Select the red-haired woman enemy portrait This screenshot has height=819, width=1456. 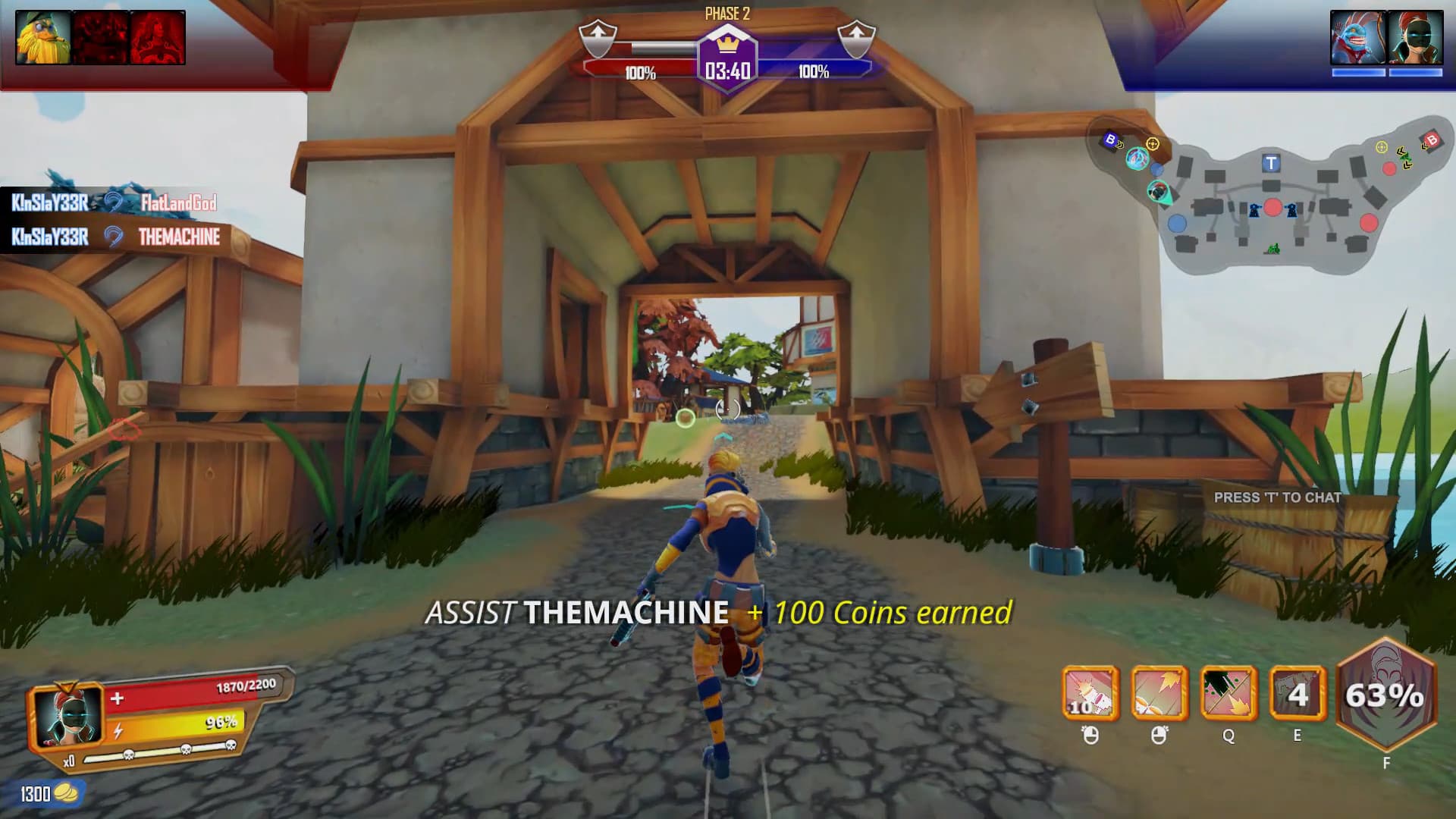click(x=158, y=37)
